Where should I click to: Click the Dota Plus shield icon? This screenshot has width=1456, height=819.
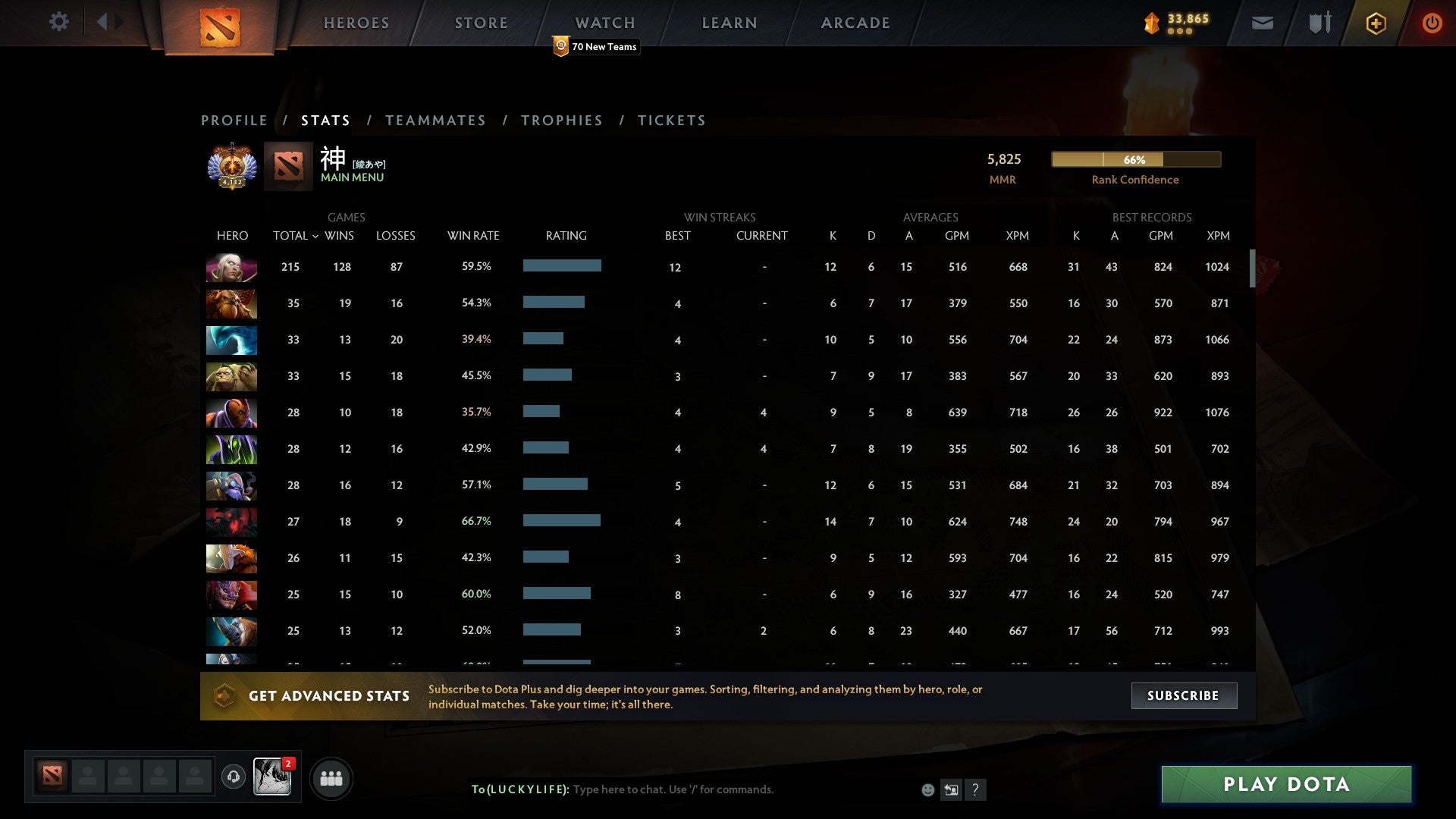point(1376,24)
